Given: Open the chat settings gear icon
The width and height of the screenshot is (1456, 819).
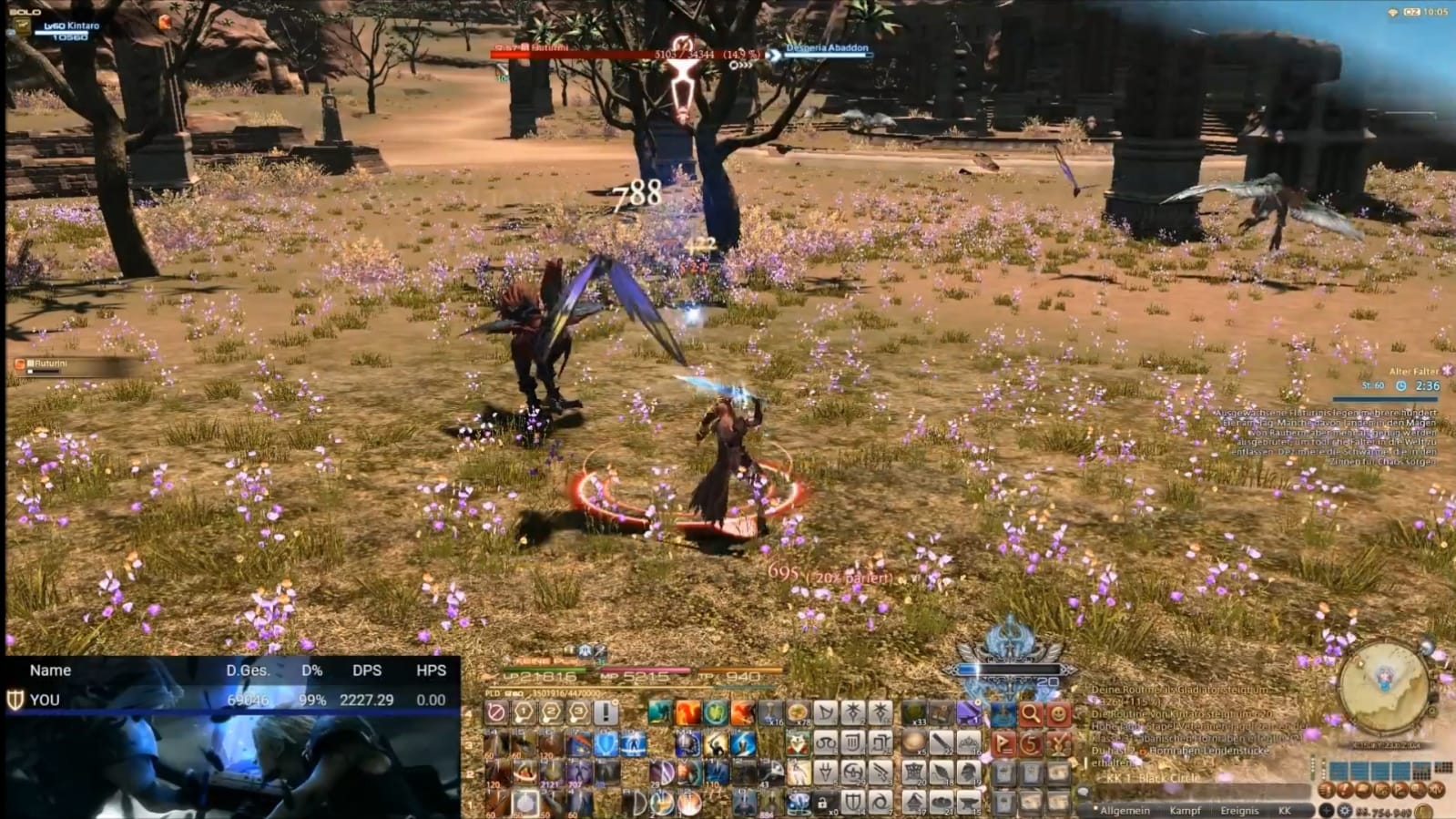Looking at the screenshot, I should (1345, 811).
